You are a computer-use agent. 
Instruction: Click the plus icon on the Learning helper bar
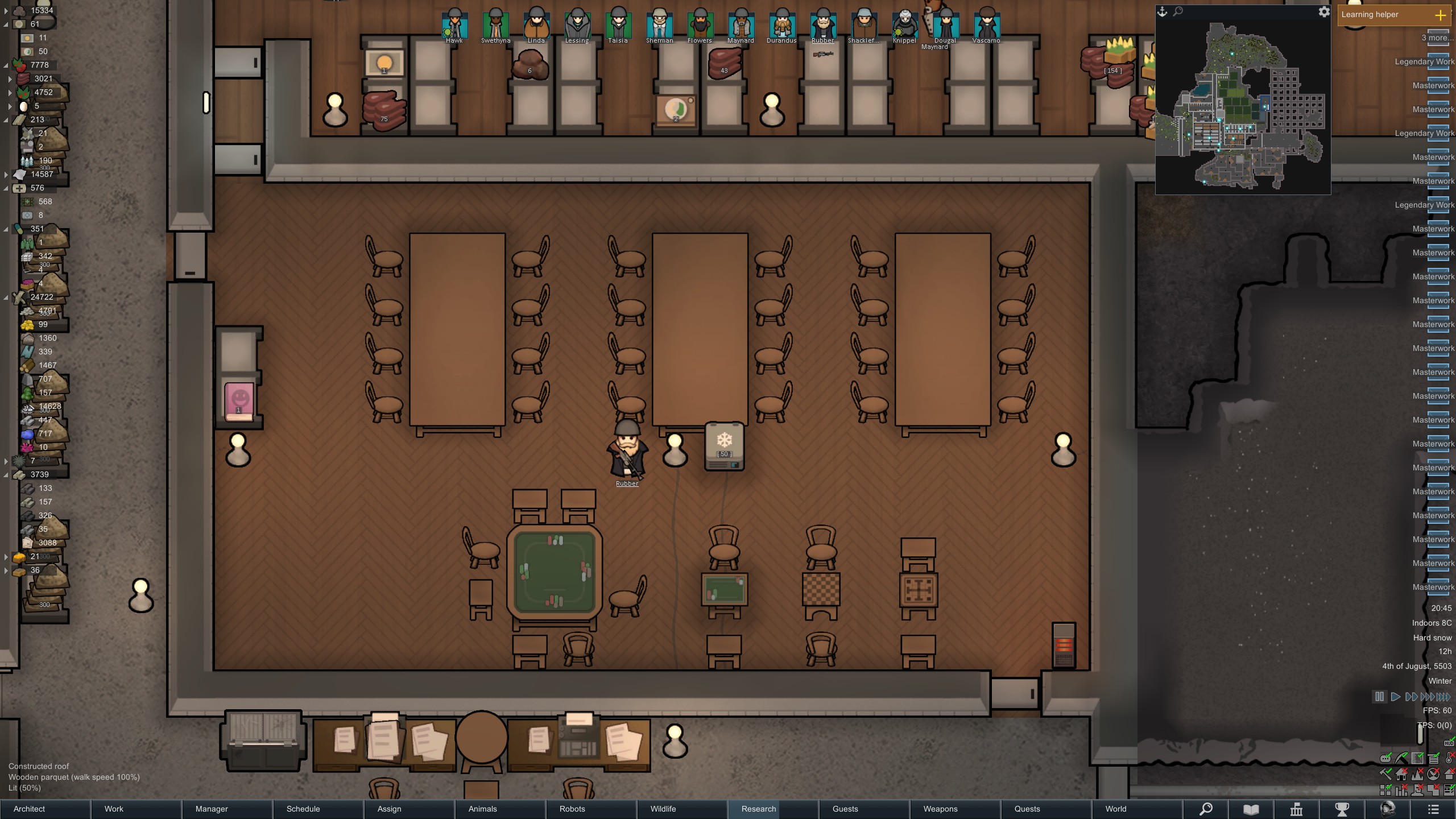point(1441,15)
